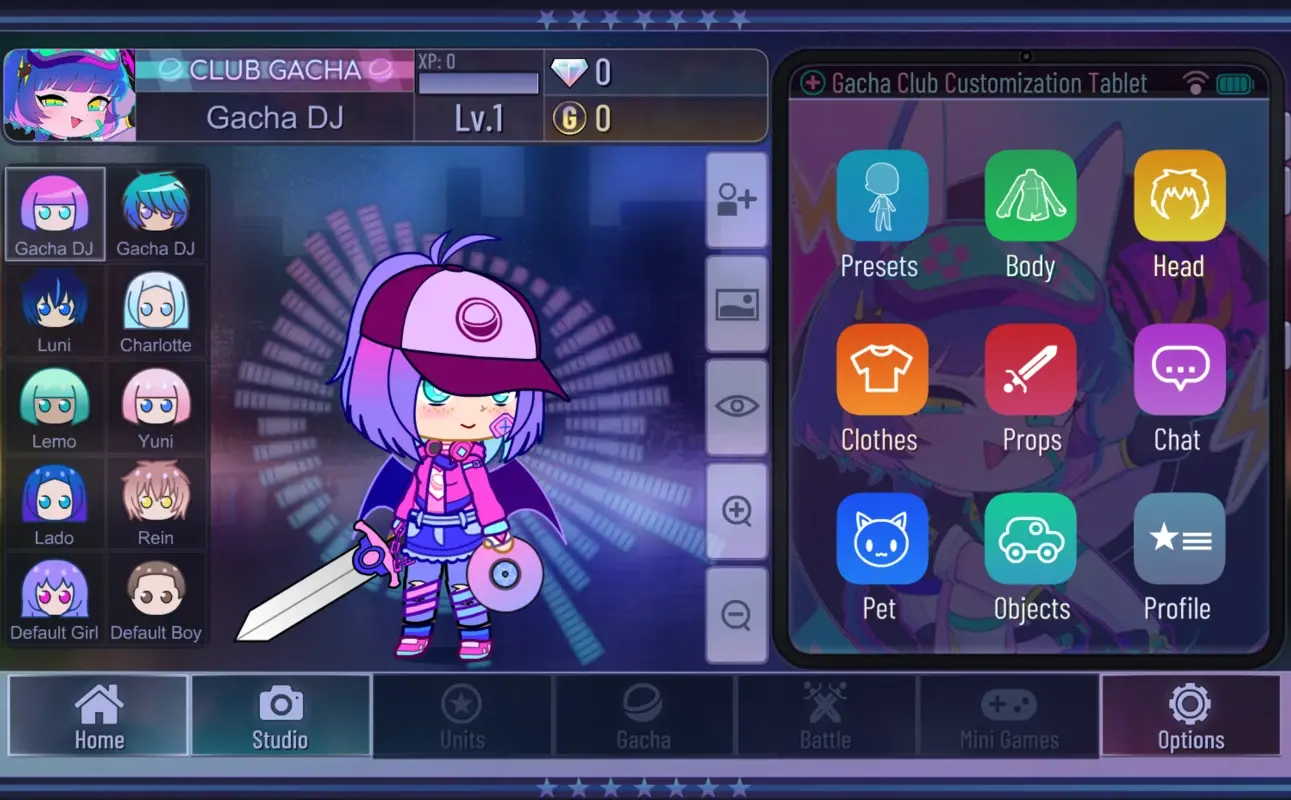Zoom out from the character
The width and height of the screenshot is (1291, 800).
pos(737,614)
